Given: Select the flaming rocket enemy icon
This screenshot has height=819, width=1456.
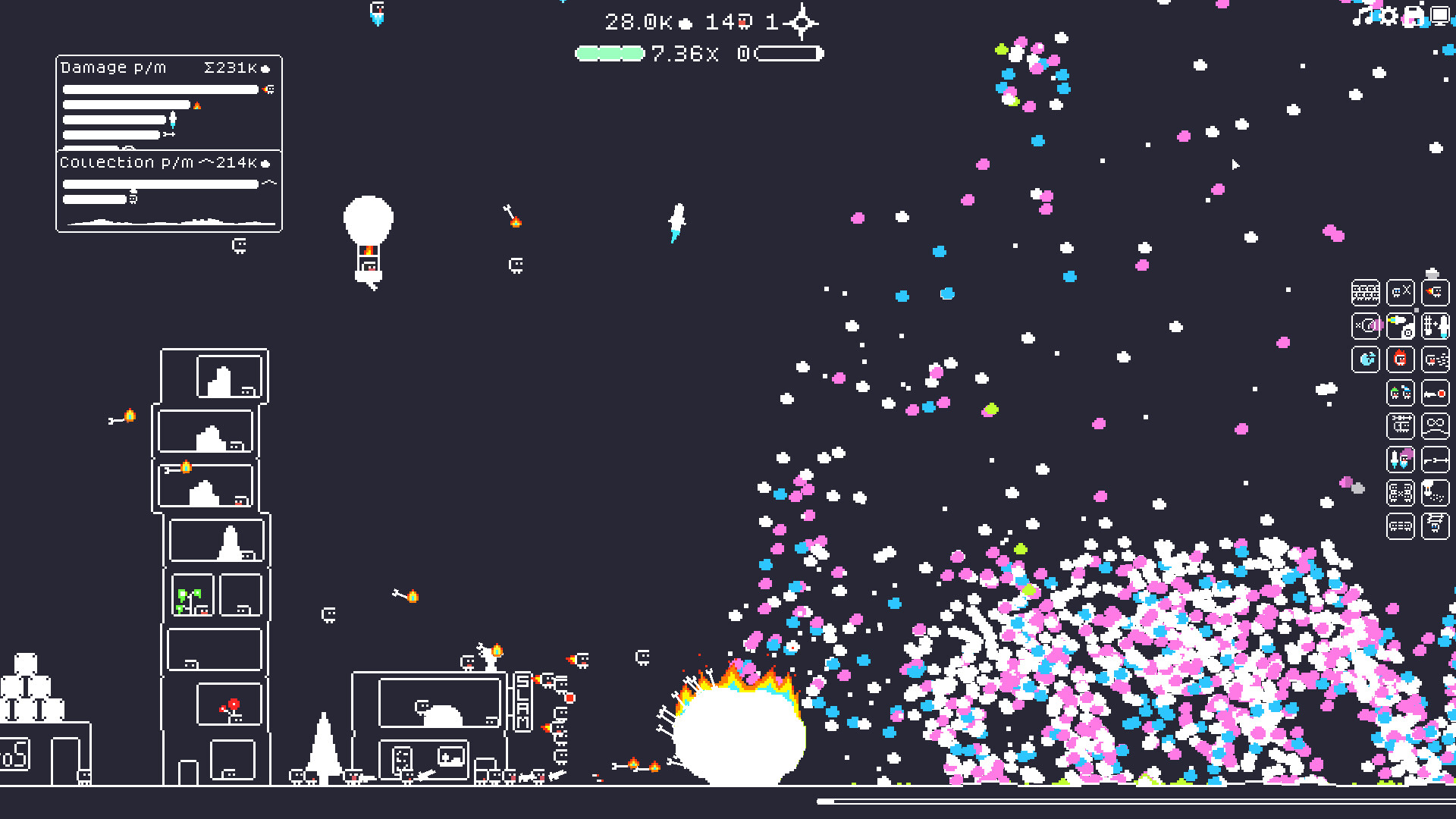Looking at the screenshot, I should (x=1436, y=293).
